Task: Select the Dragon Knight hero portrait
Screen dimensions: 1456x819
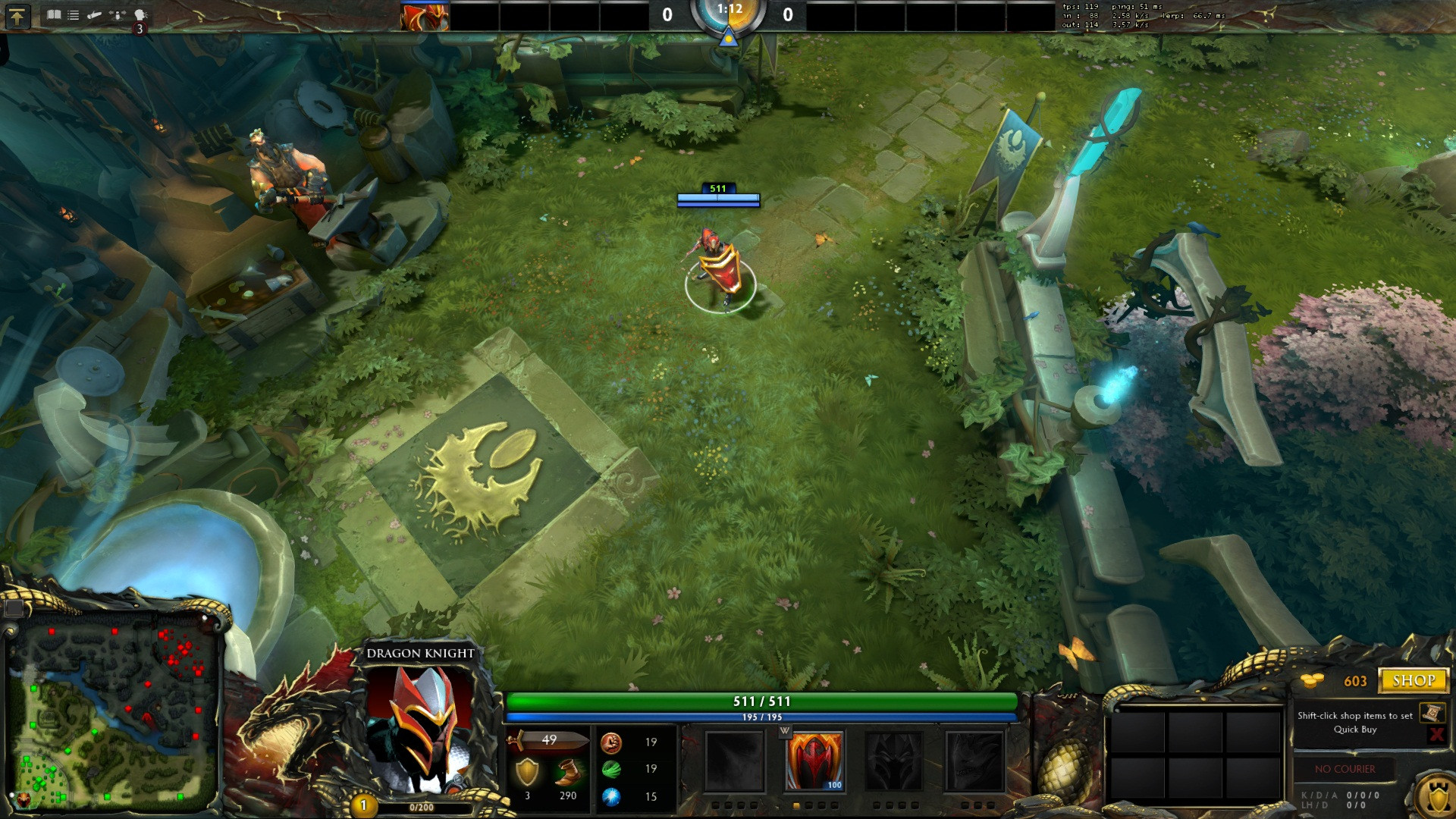Action: [x=421, y=728]
